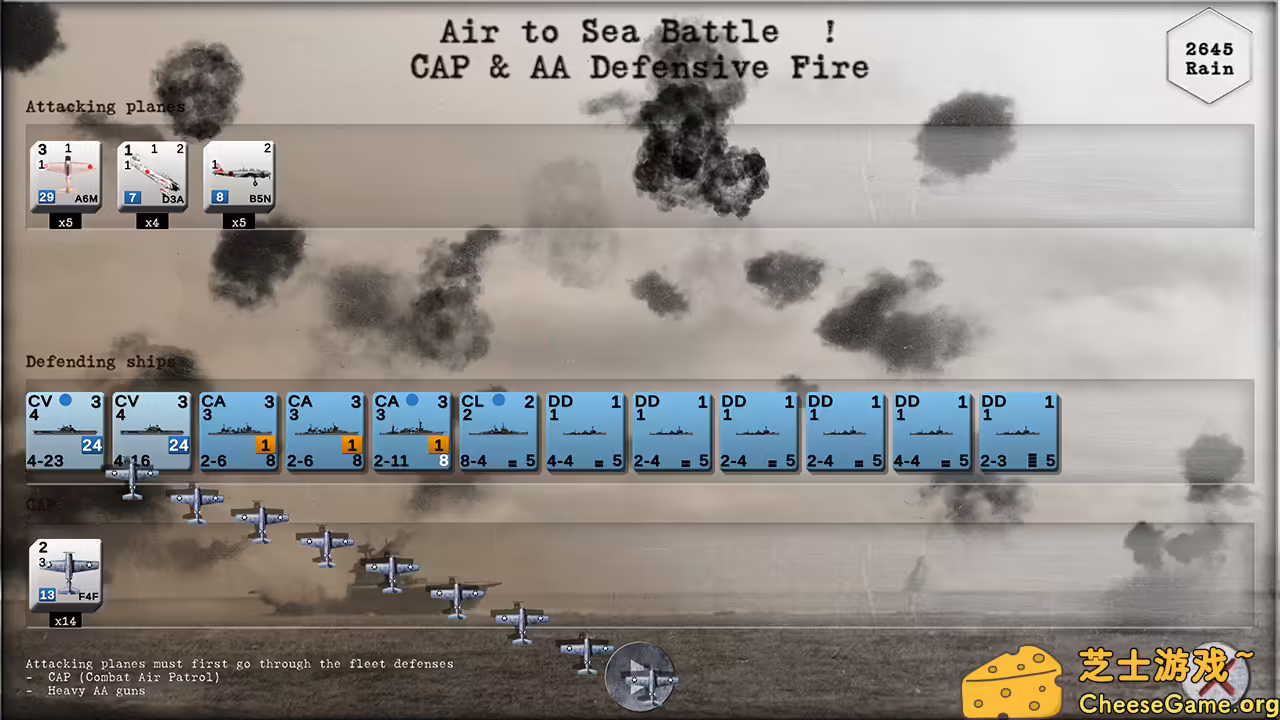1280x720 pixels.
Task: Click the orange 1 marker on a CA cruiser
Action: pyautogui.click(x=265, y=444)
